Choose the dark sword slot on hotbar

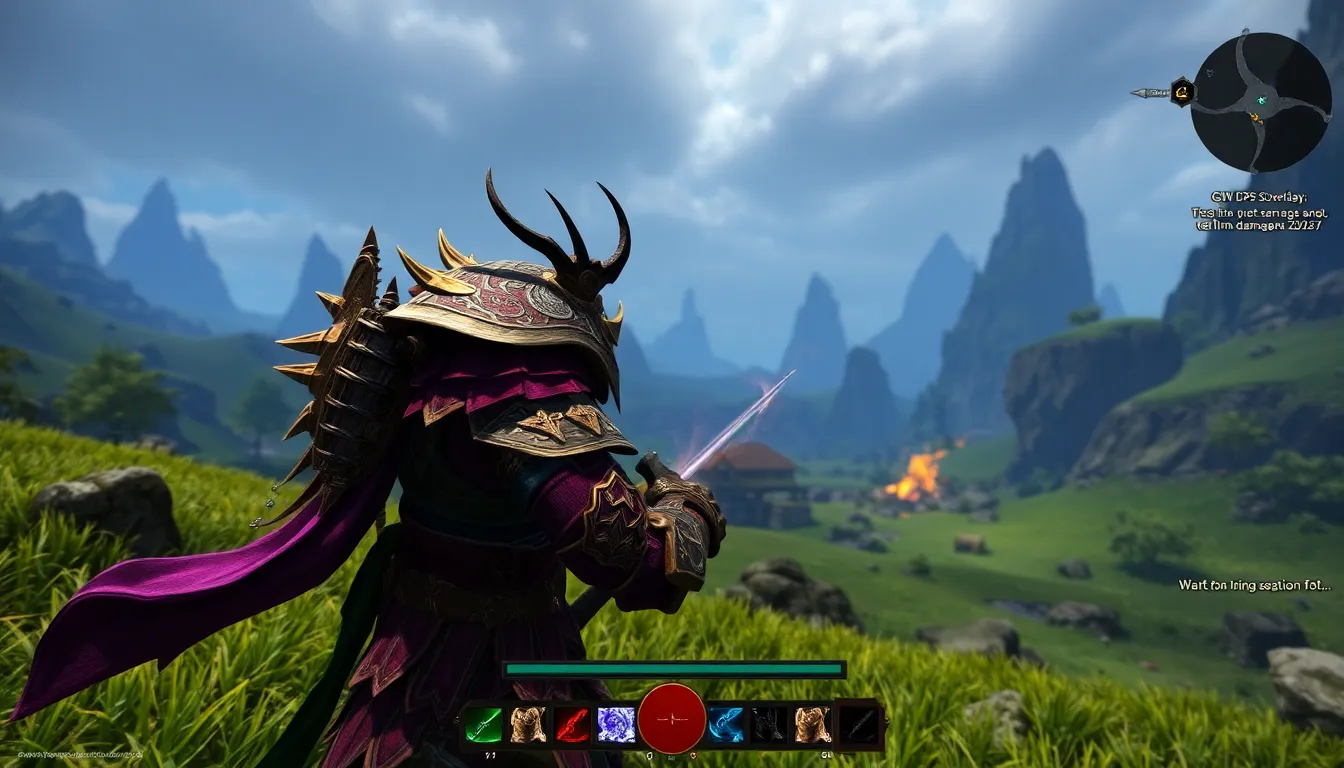(x=858, y=724)
